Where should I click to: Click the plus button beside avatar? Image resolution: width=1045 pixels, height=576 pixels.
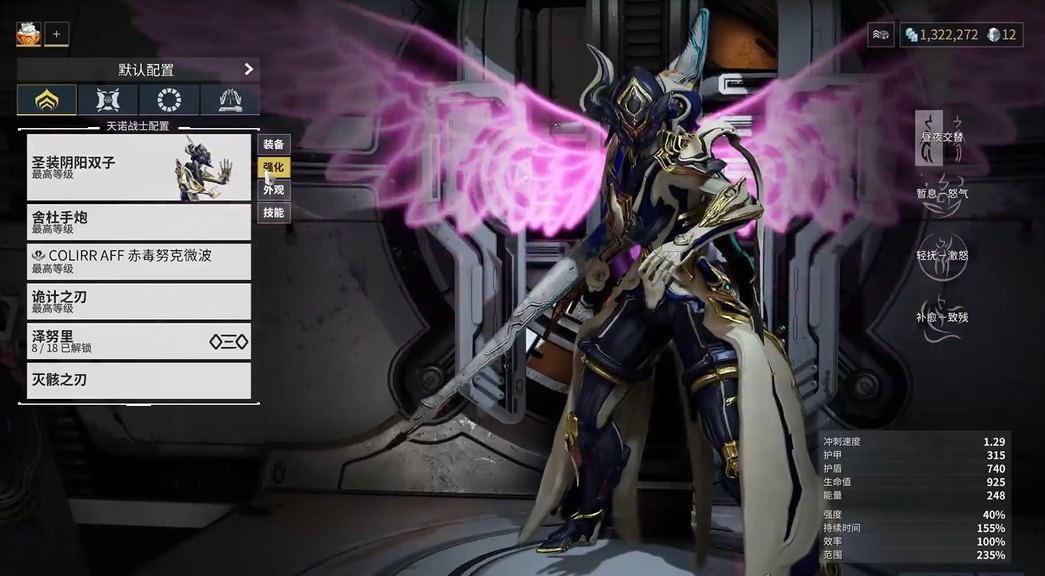point(56,34)
